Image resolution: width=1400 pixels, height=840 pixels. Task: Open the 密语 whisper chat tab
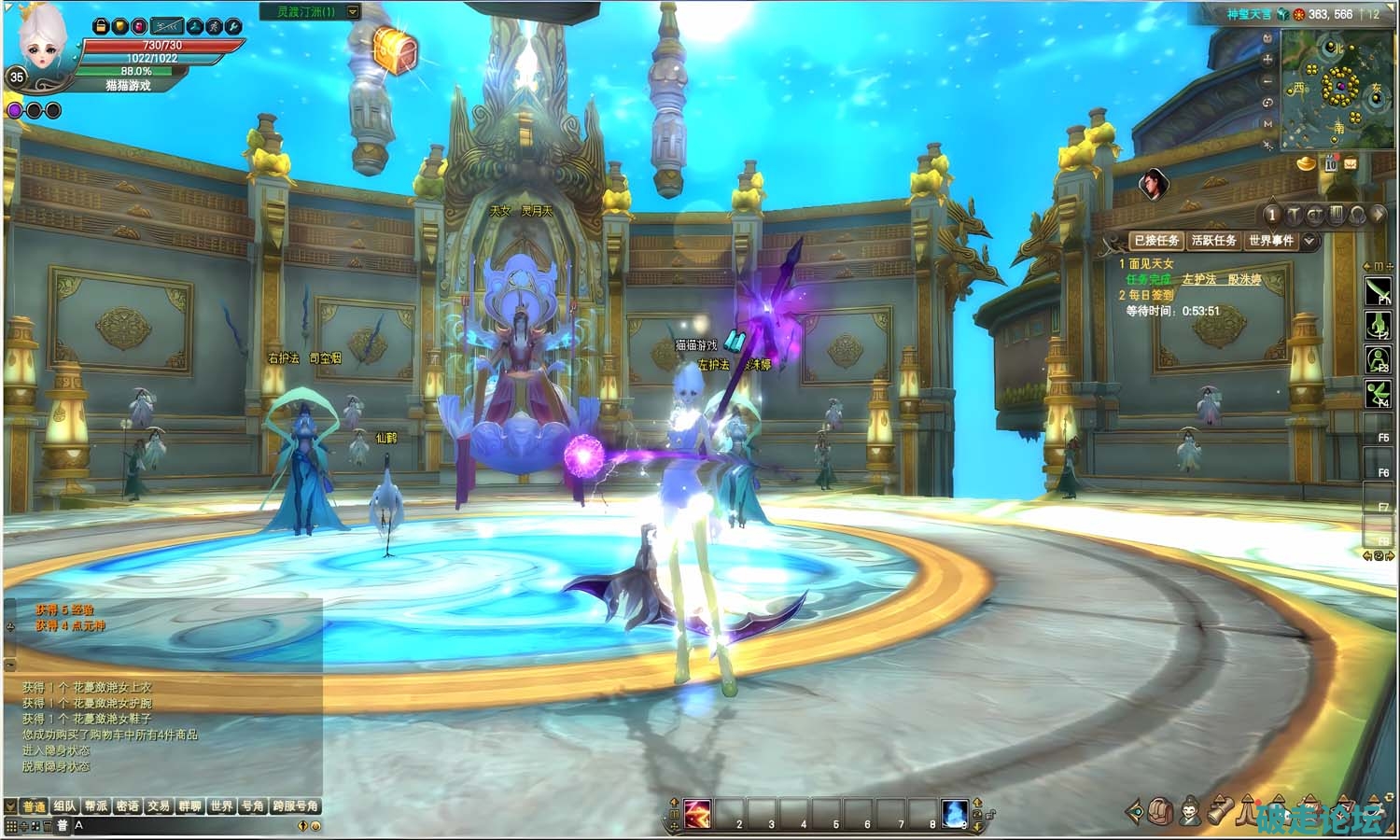click(128, 806)
